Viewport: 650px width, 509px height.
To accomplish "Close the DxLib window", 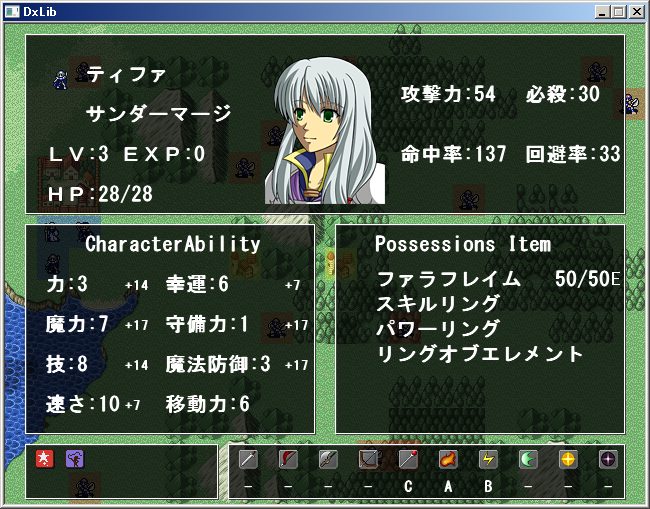I will pyautogui.click(x=636, y=12).
